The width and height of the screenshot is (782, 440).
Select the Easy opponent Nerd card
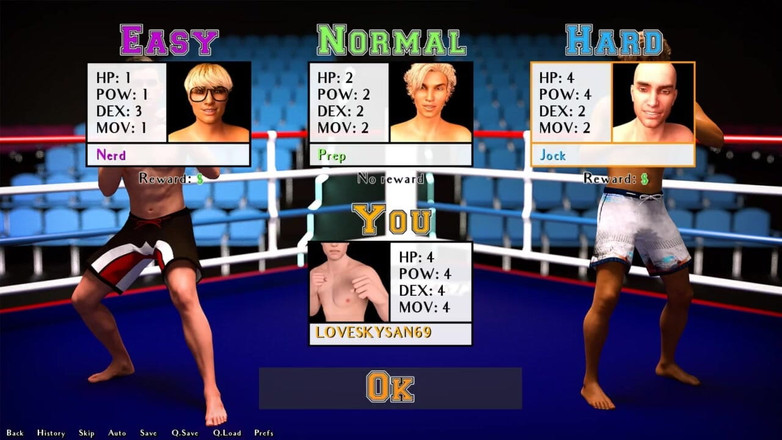(x=168, y=113)
